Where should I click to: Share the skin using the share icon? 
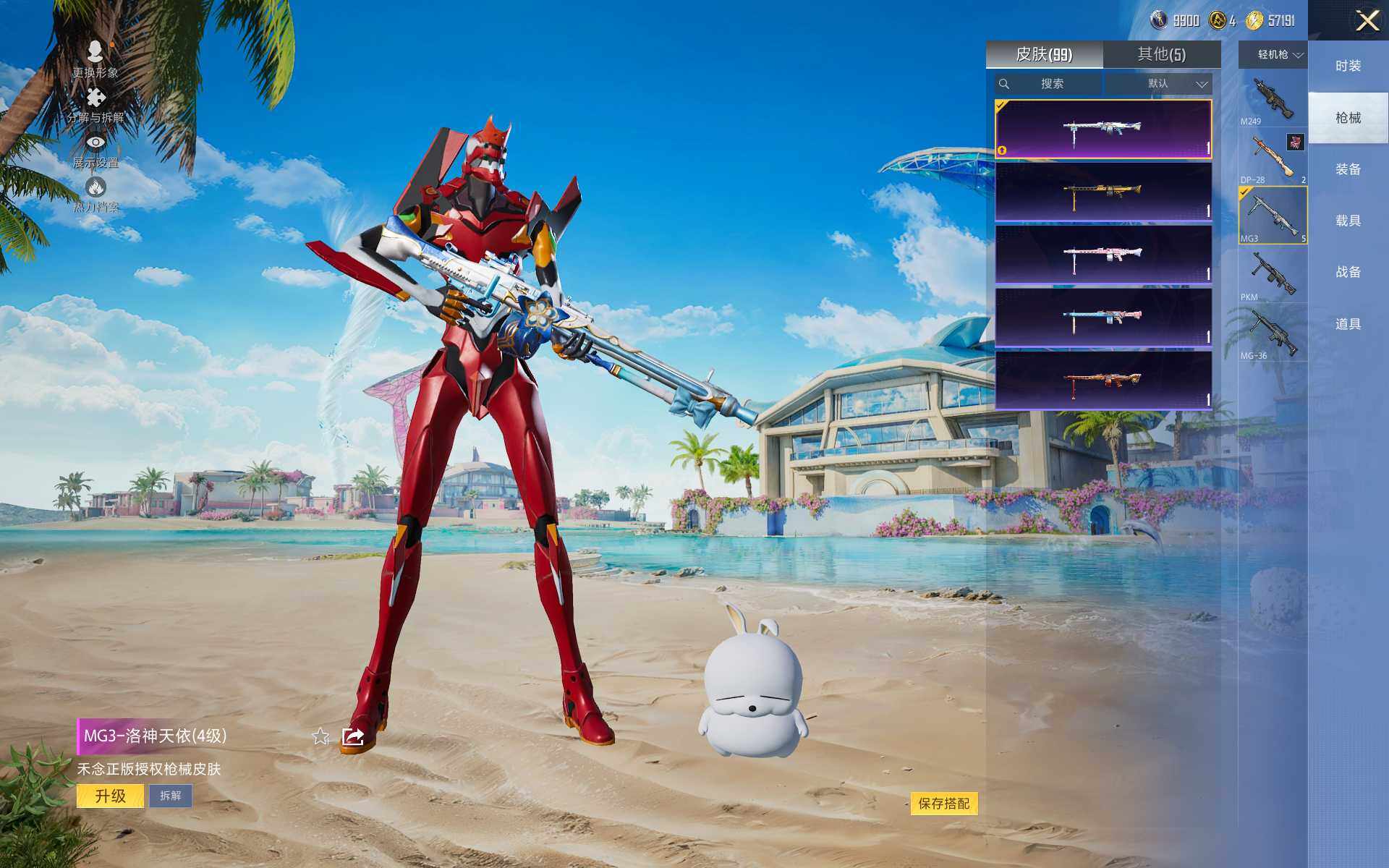(352, 736)
